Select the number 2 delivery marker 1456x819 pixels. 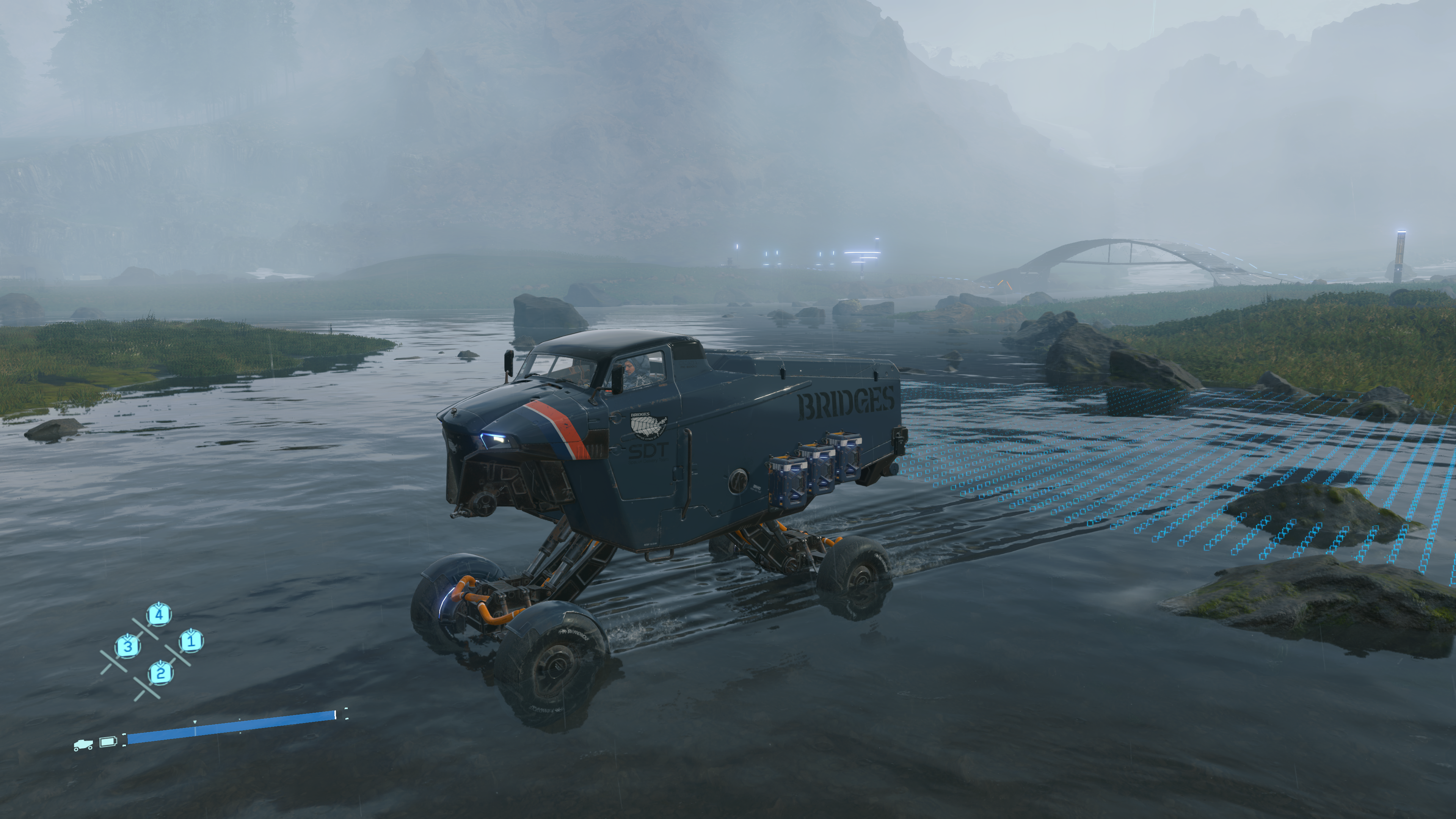(160, 673)
